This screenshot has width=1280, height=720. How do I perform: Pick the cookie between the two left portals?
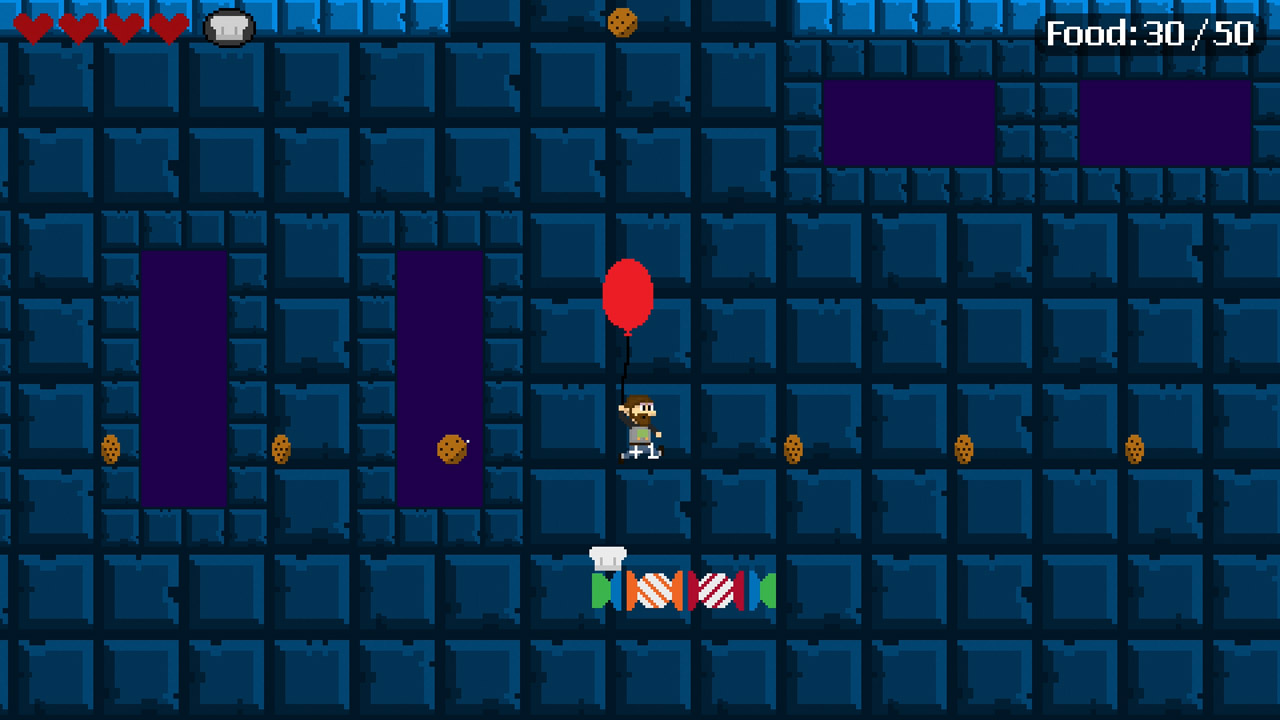[282, 451]
